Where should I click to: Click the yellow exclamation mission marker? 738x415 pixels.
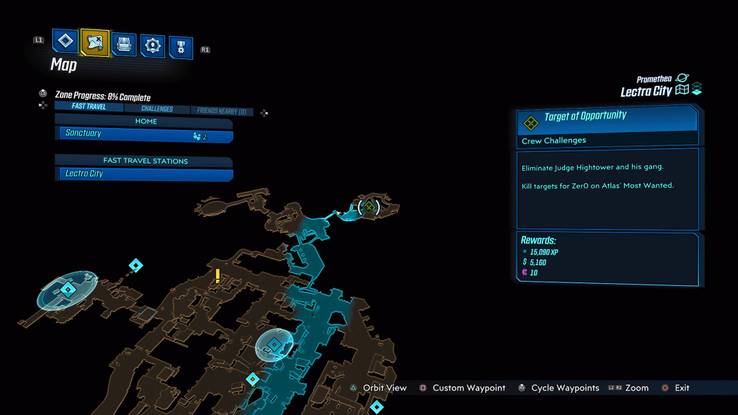point(217,275)
